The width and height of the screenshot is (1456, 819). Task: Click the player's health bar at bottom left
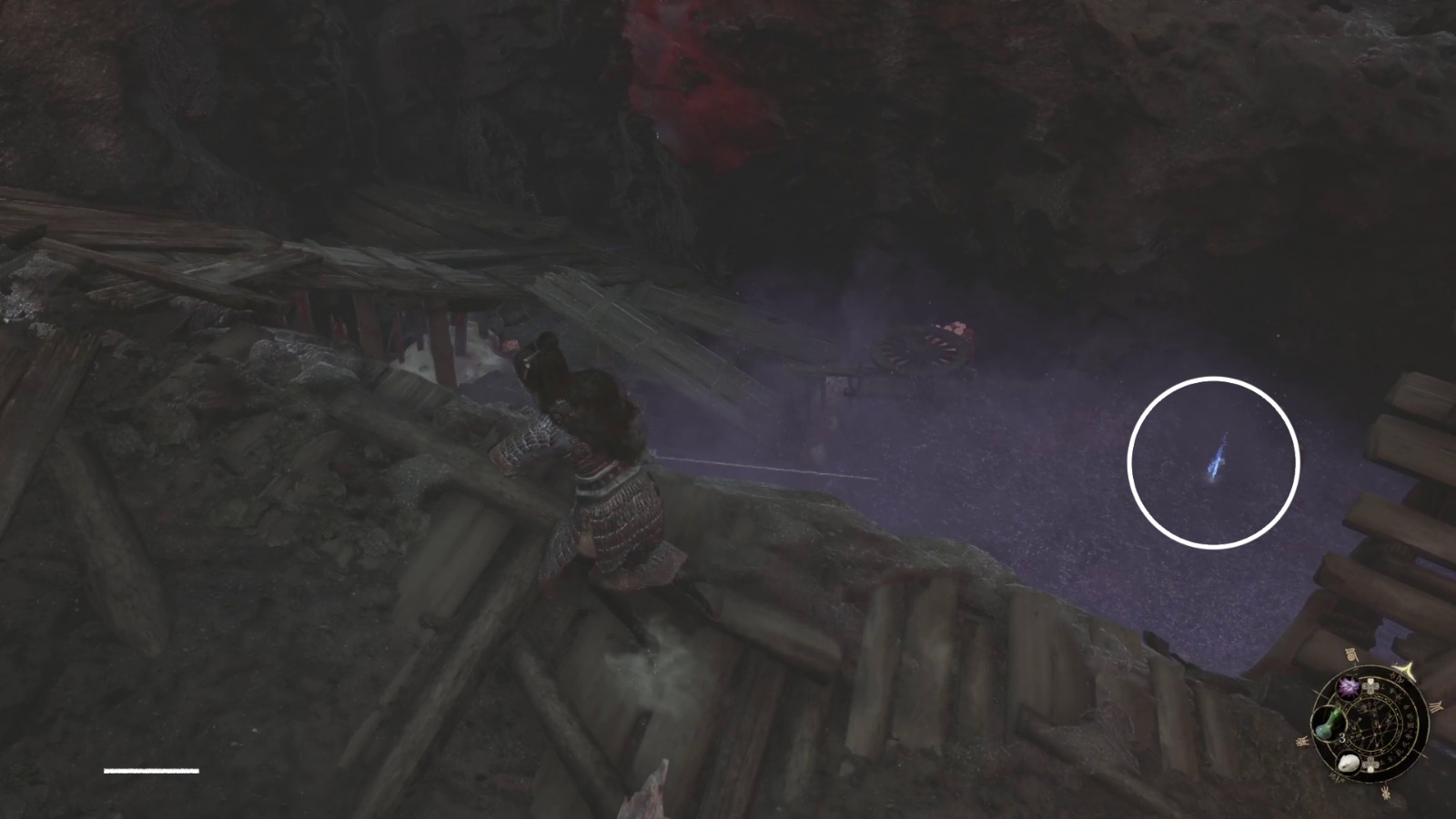[150, 769]
